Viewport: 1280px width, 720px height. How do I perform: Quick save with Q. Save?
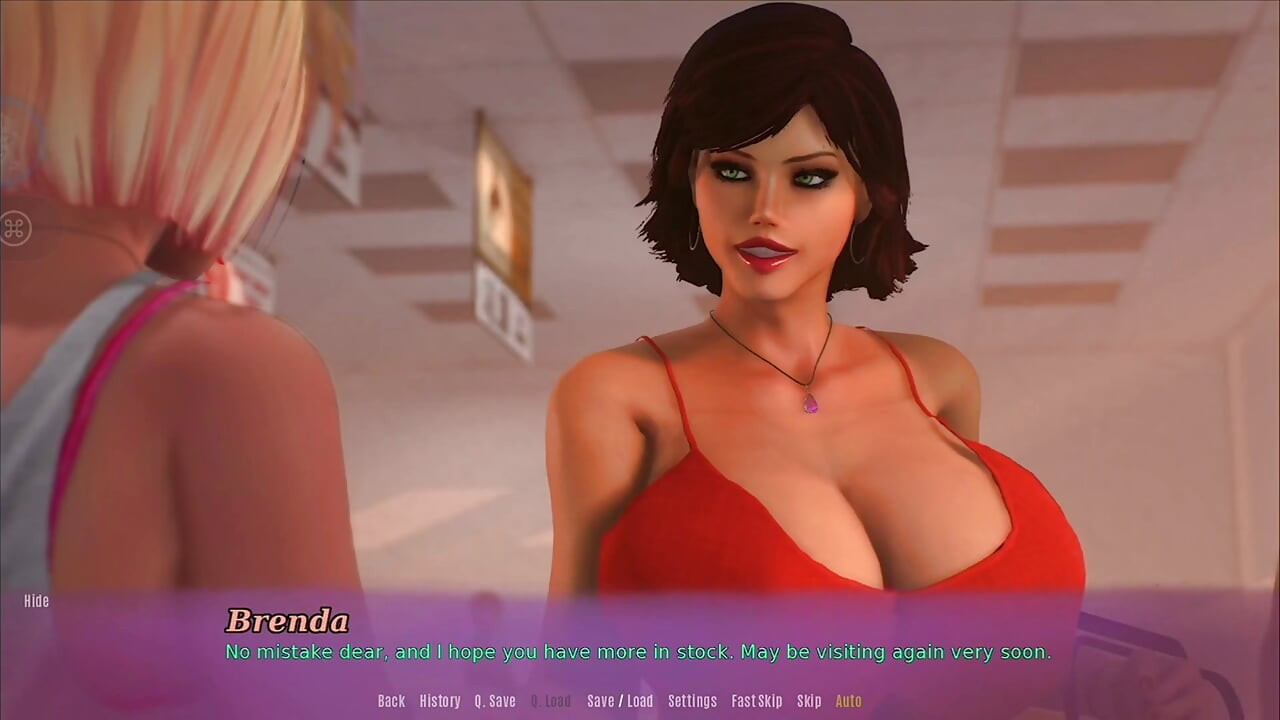pos(495,701)
